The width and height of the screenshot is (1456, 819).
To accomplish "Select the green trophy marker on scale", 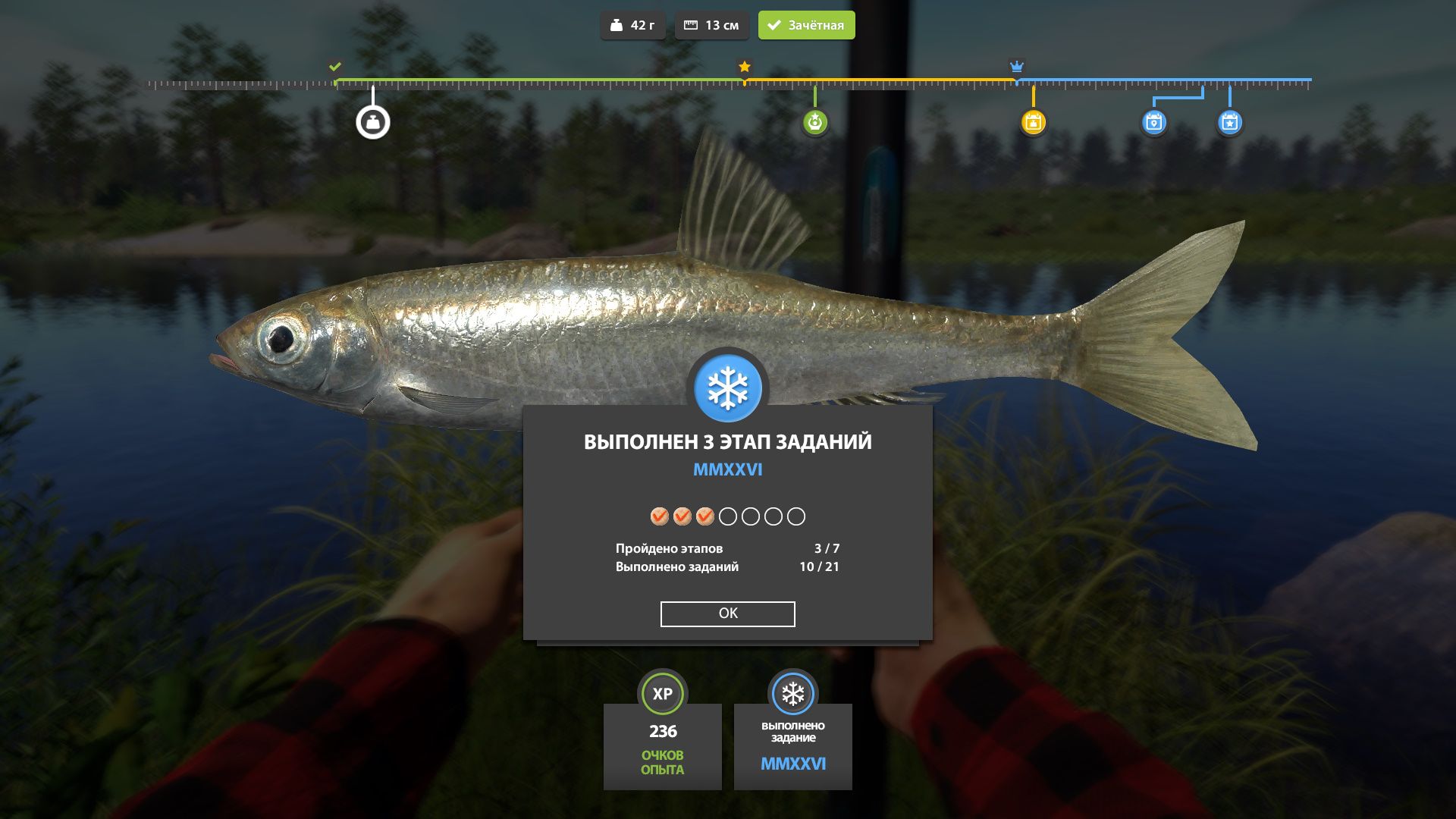I will (x=815, y=122).
